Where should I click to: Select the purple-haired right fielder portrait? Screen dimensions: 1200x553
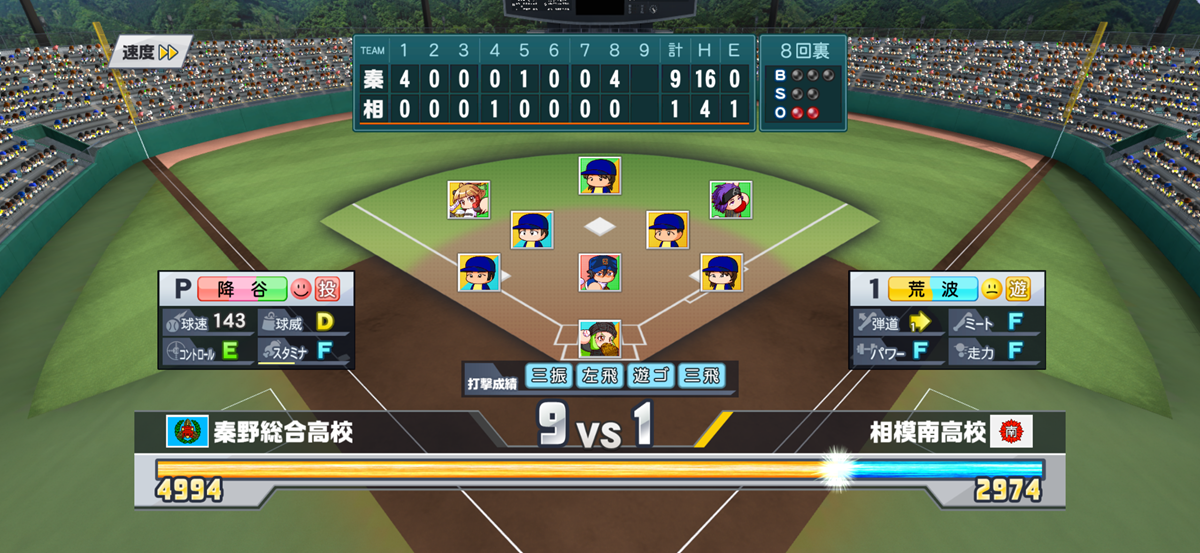tap(730, 200)
